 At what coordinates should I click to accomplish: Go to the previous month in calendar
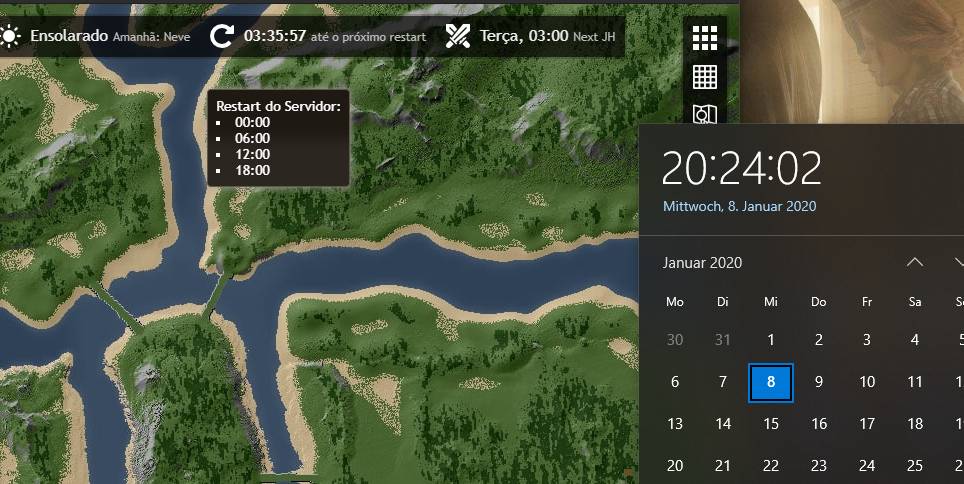click(x=914, y=262)
